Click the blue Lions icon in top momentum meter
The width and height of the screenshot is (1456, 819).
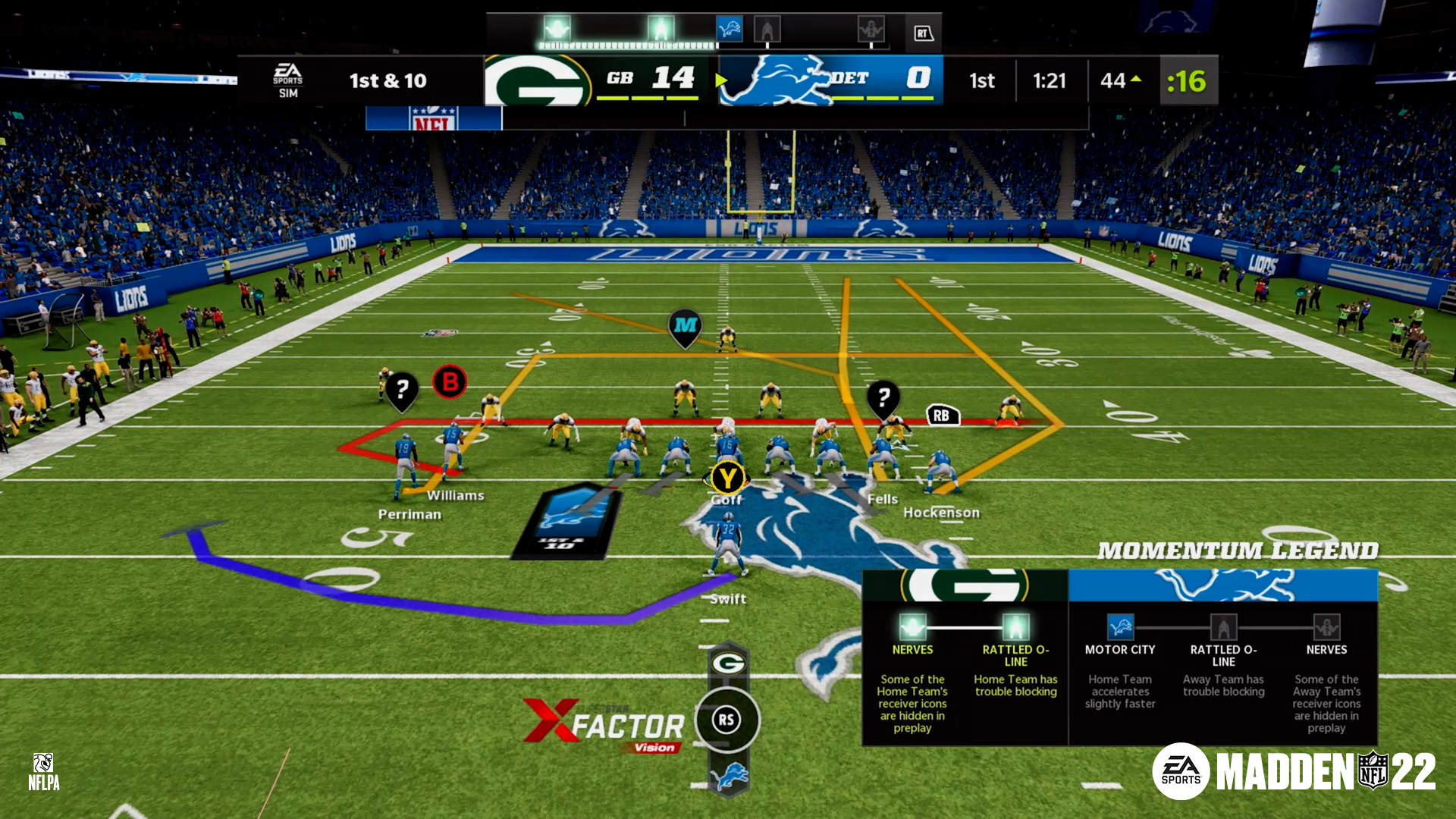coord(730,30)
